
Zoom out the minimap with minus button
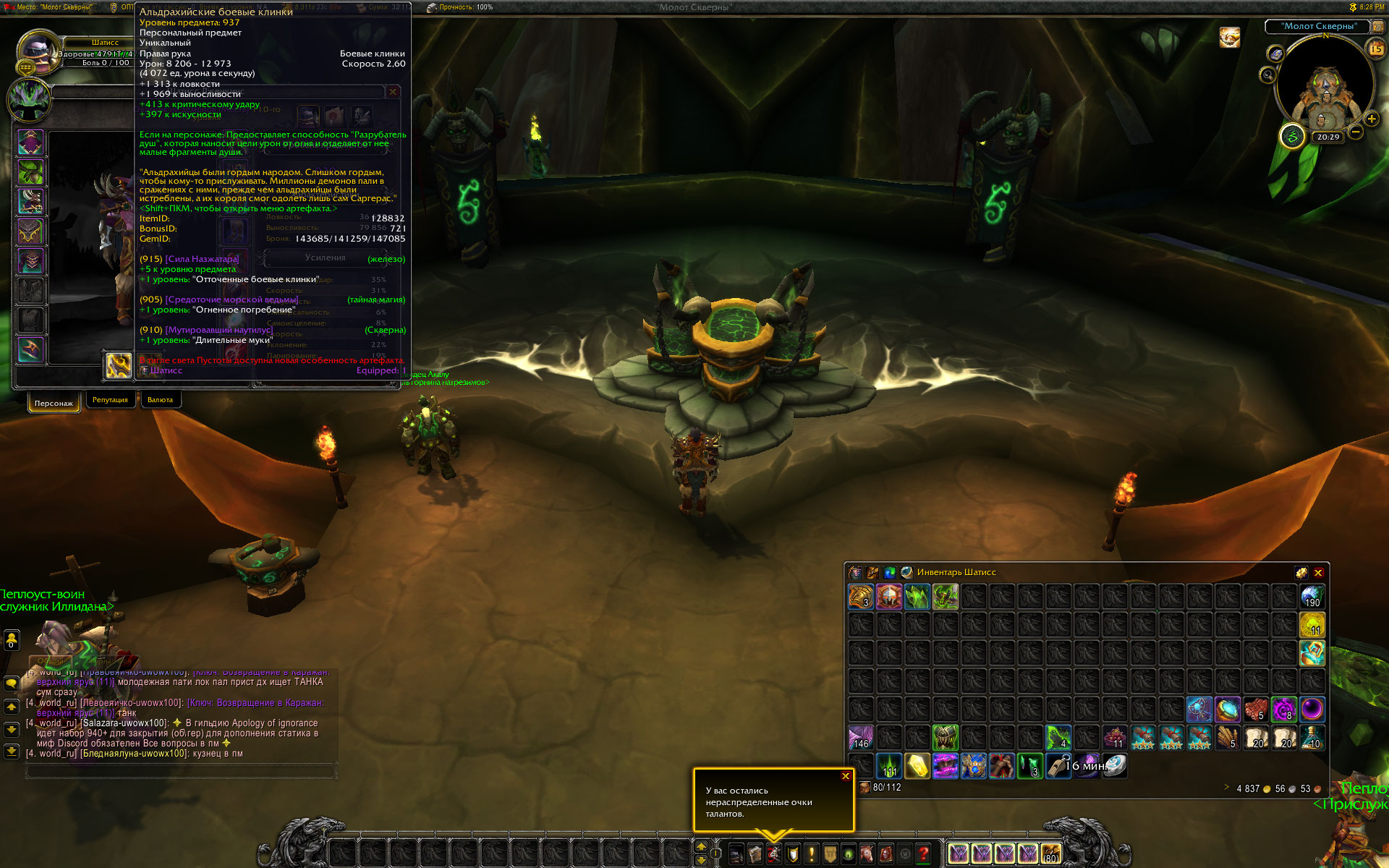coord(1356,132)
